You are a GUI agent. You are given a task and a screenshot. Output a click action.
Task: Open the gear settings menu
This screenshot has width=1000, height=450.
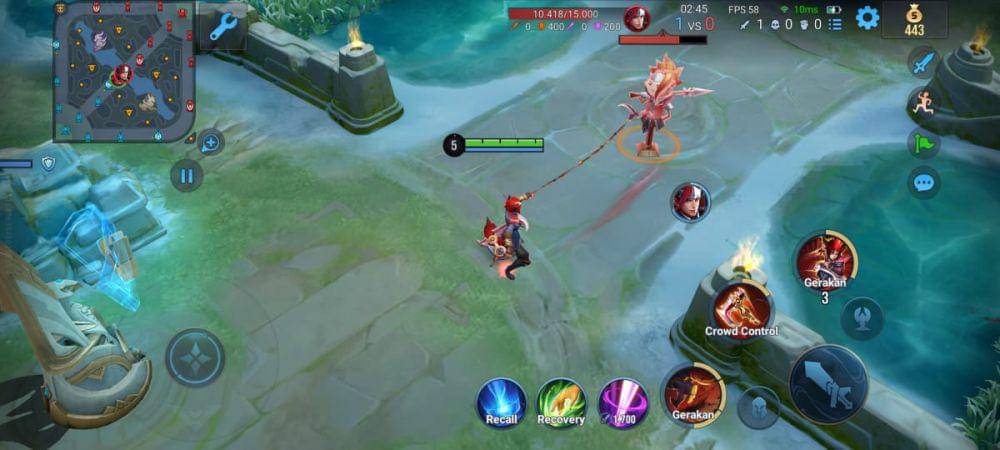click(867, 17)
